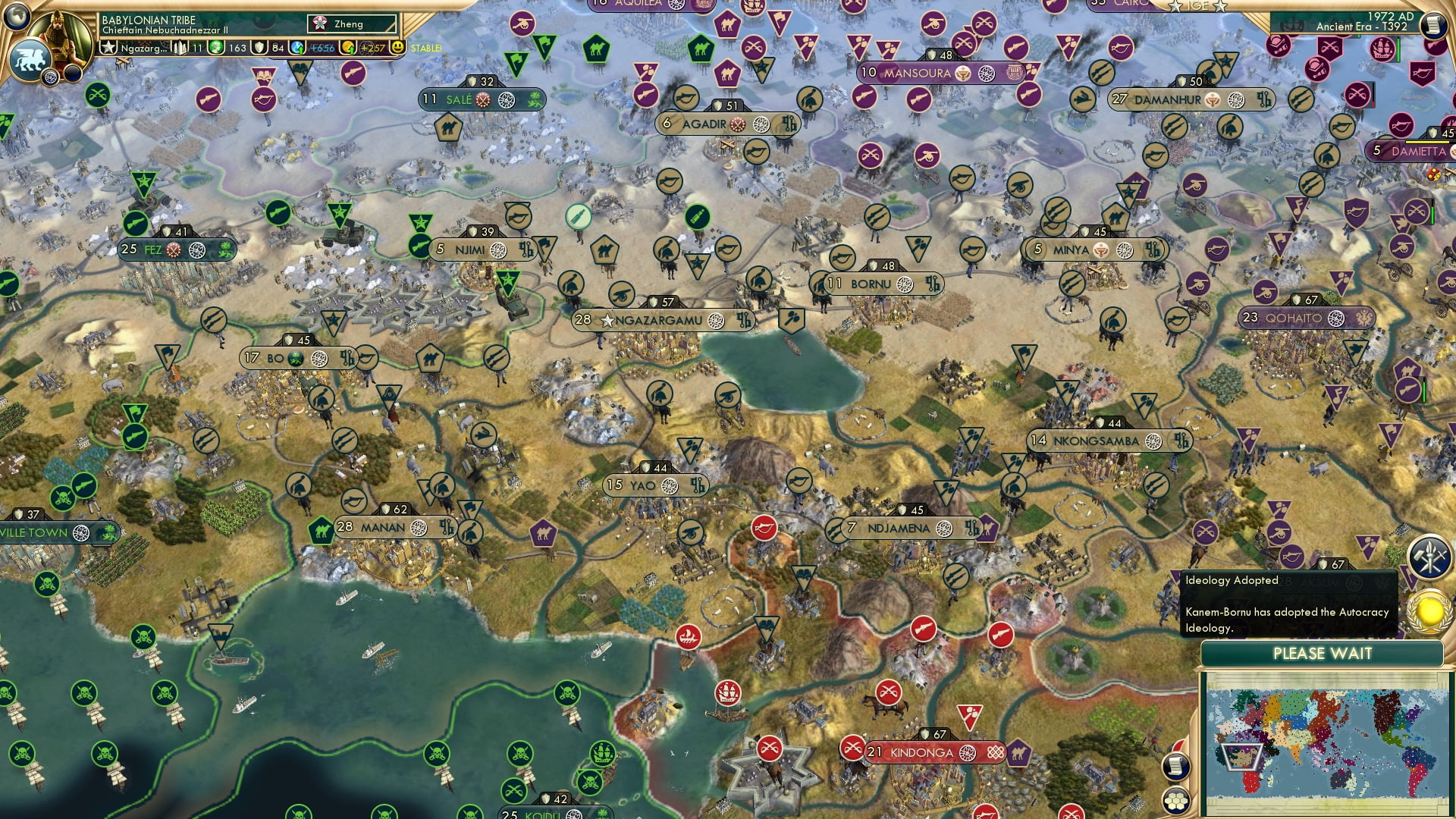Click the culture shield indicator showing 84

click(267, 48)
